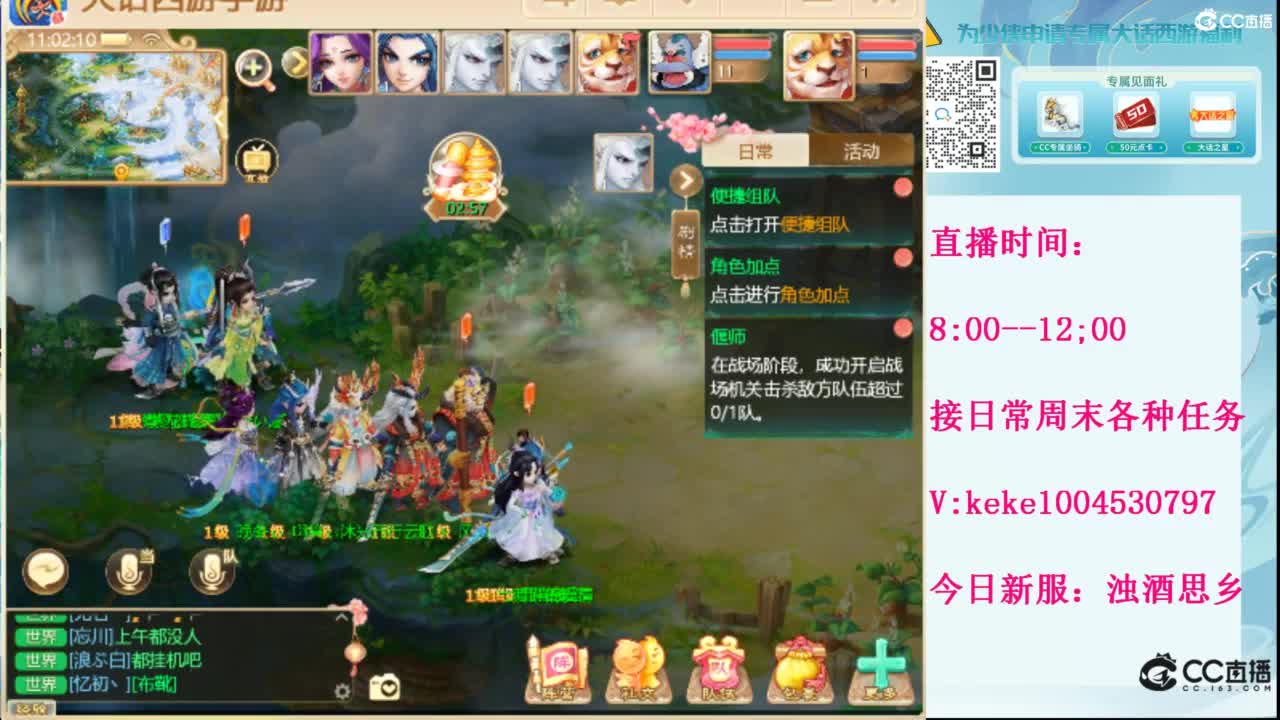Toggle the speech bubble chat icon
This screenshot has height=720, width=1280.
44,573
